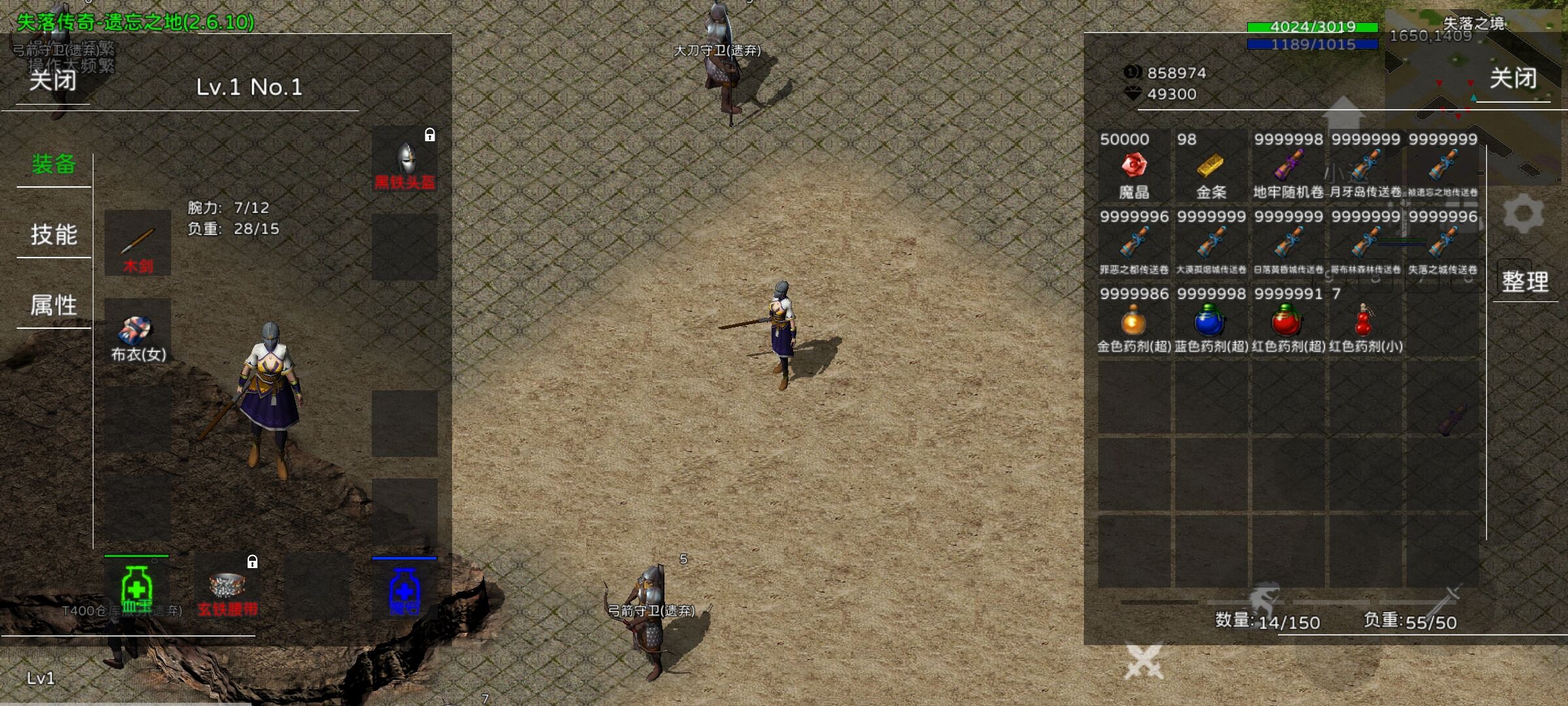Use the purple 地牢随机卷 scroll

[x=1288, y=167]
